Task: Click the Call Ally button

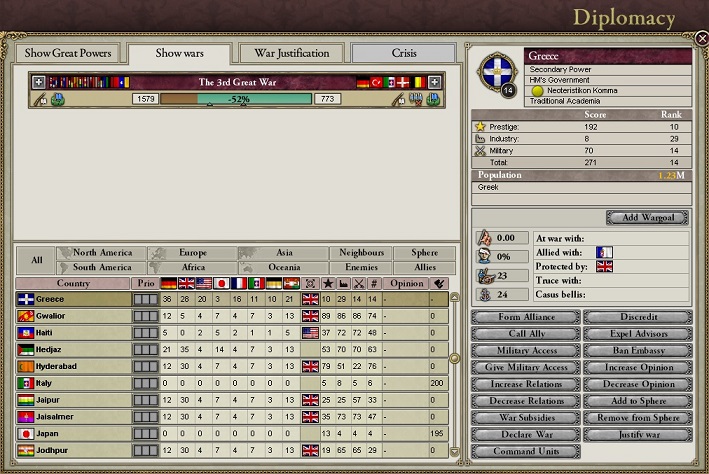Action: click(x=525, y=334)
